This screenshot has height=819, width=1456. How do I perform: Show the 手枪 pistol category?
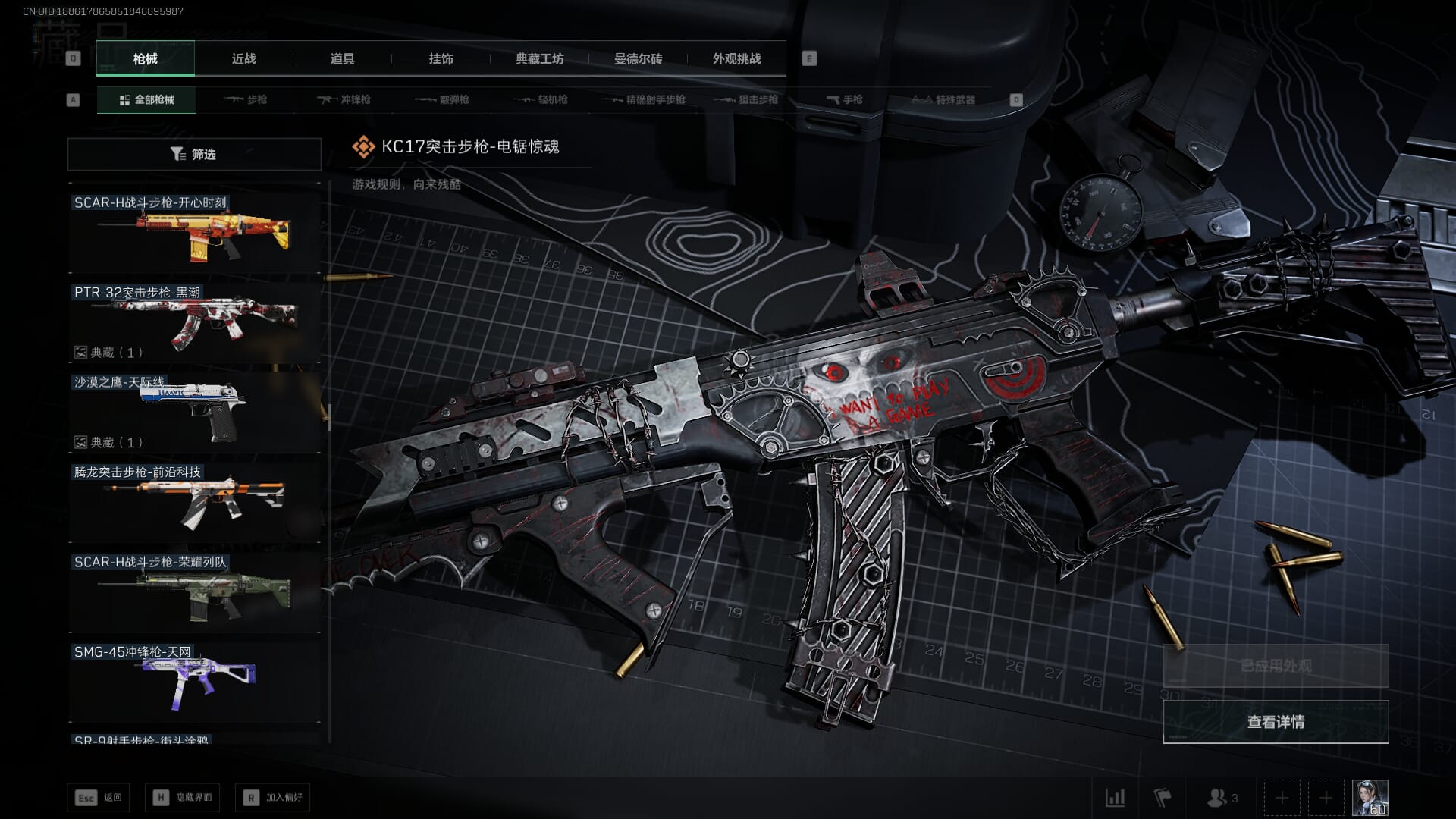pyautogui.click(x=844, y=99)
